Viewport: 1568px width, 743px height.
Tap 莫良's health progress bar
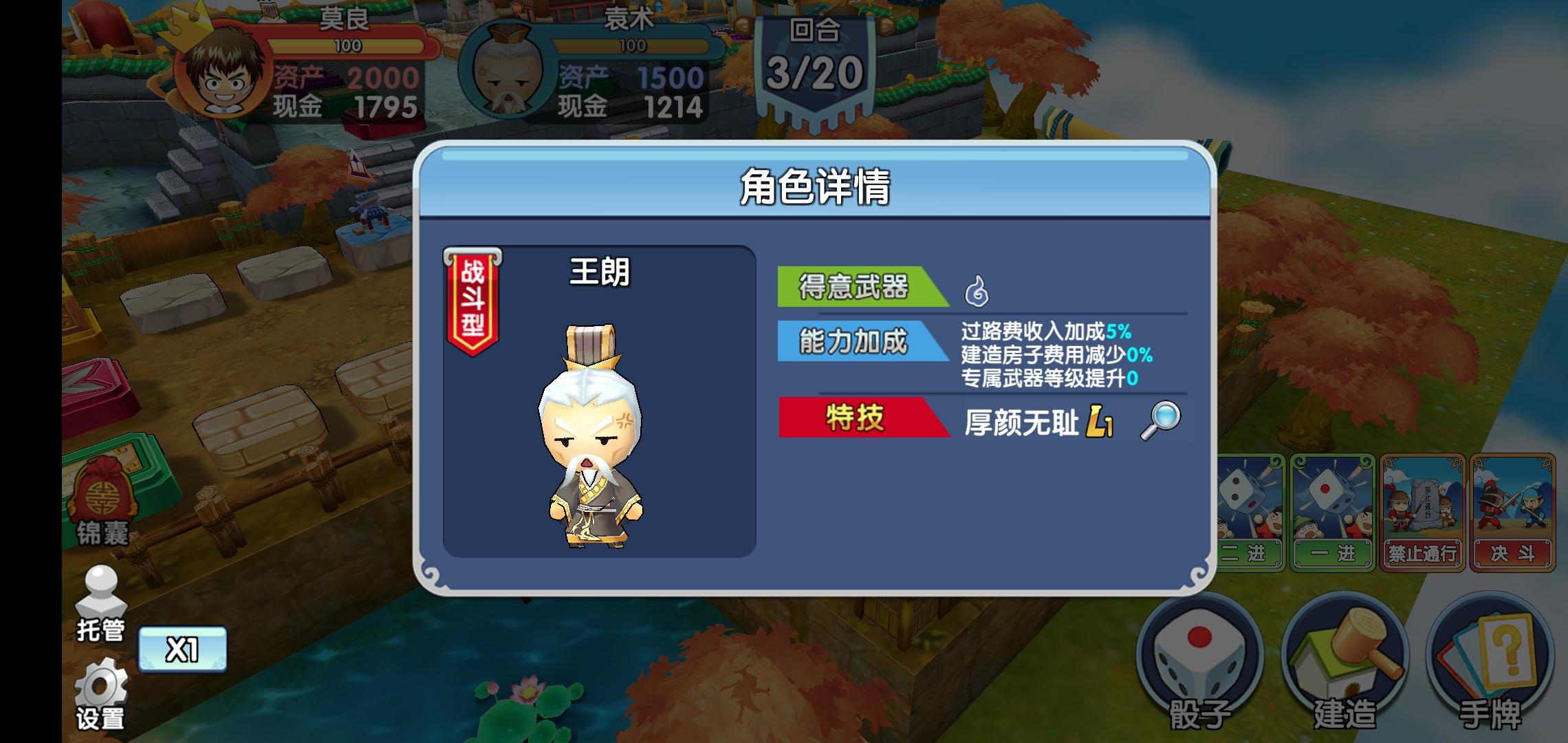pyautogui.click(x=349, y=47)
